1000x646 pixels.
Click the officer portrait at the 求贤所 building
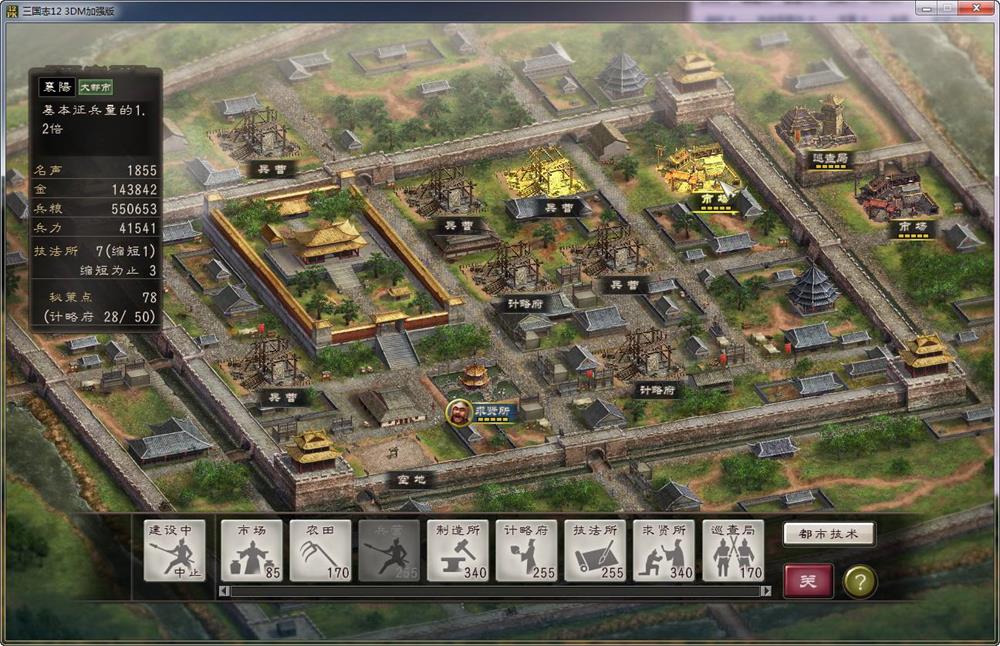tap(459, 412)
